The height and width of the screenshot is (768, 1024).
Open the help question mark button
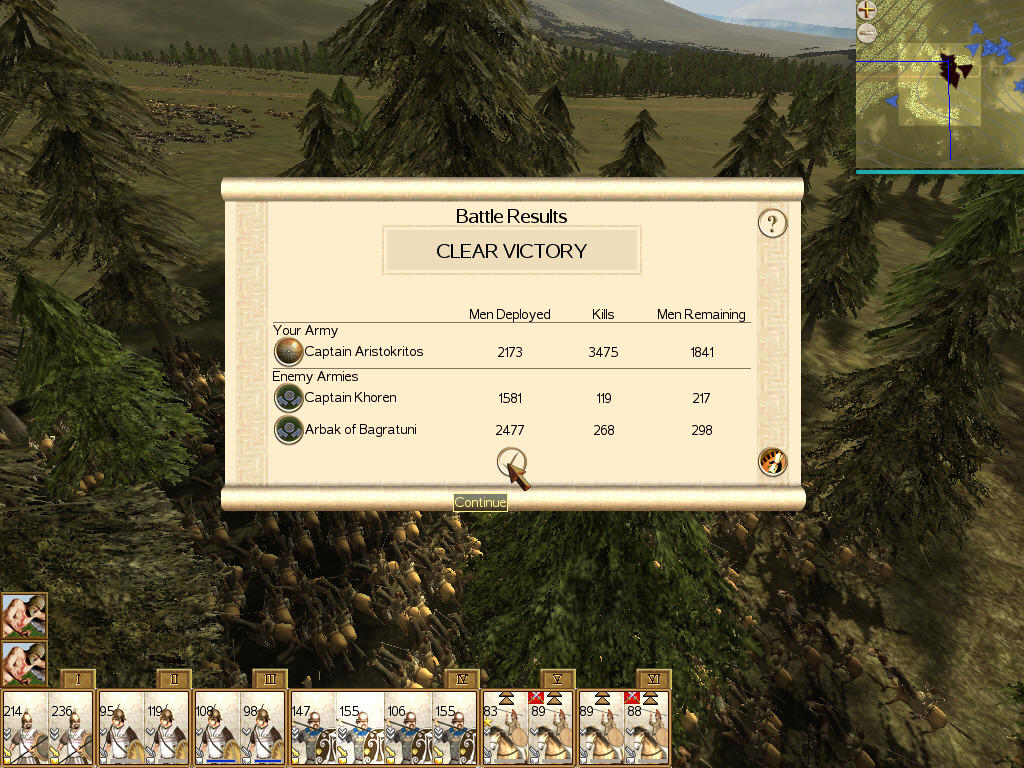point(772,223)
